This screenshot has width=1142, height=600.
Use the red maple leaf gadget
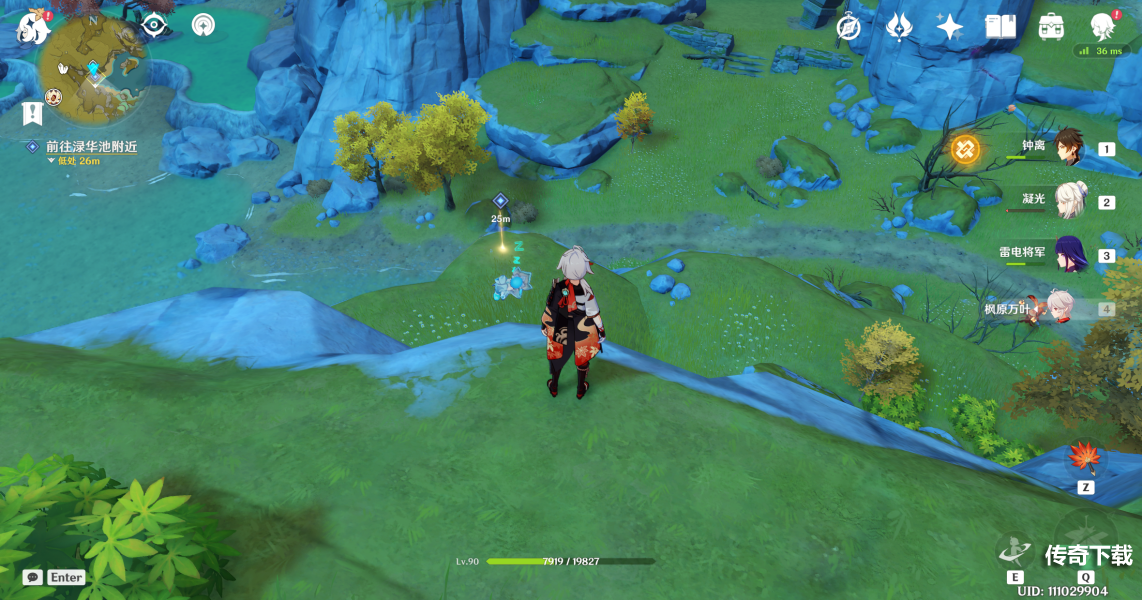tap(1085, 460)
